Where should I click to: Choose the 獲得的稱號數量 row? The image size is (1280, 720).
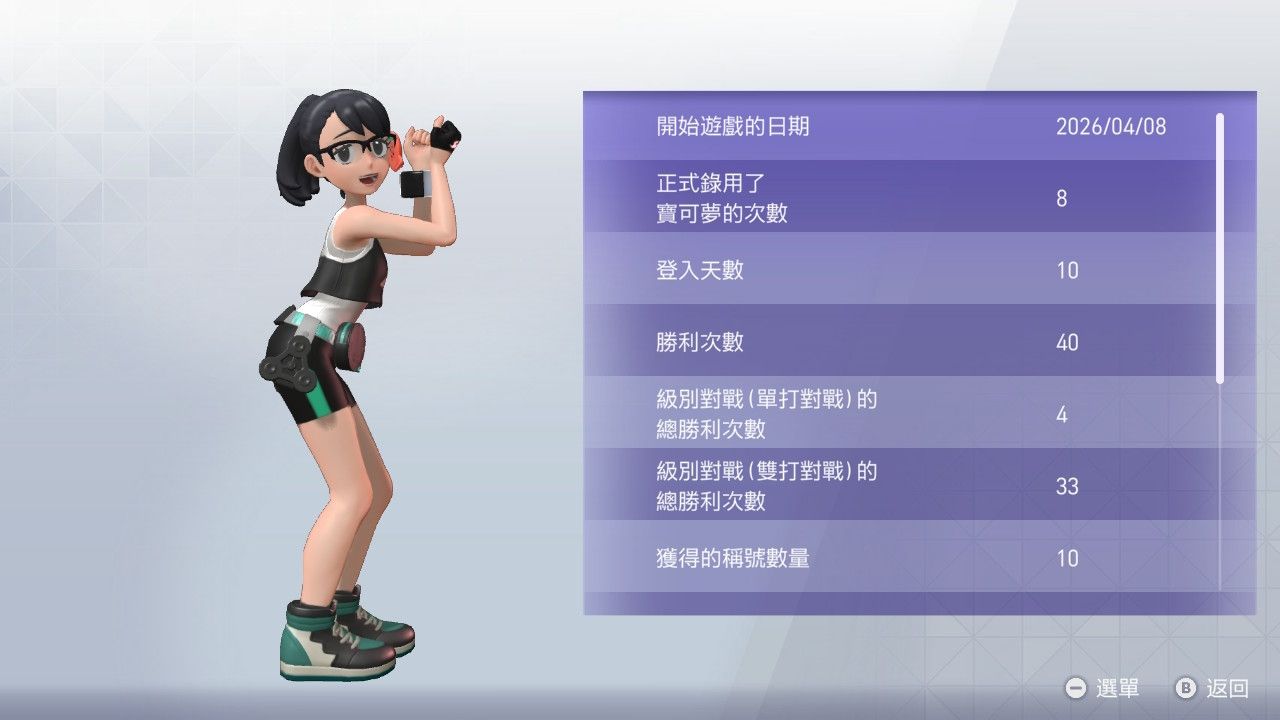click(900, 558)
